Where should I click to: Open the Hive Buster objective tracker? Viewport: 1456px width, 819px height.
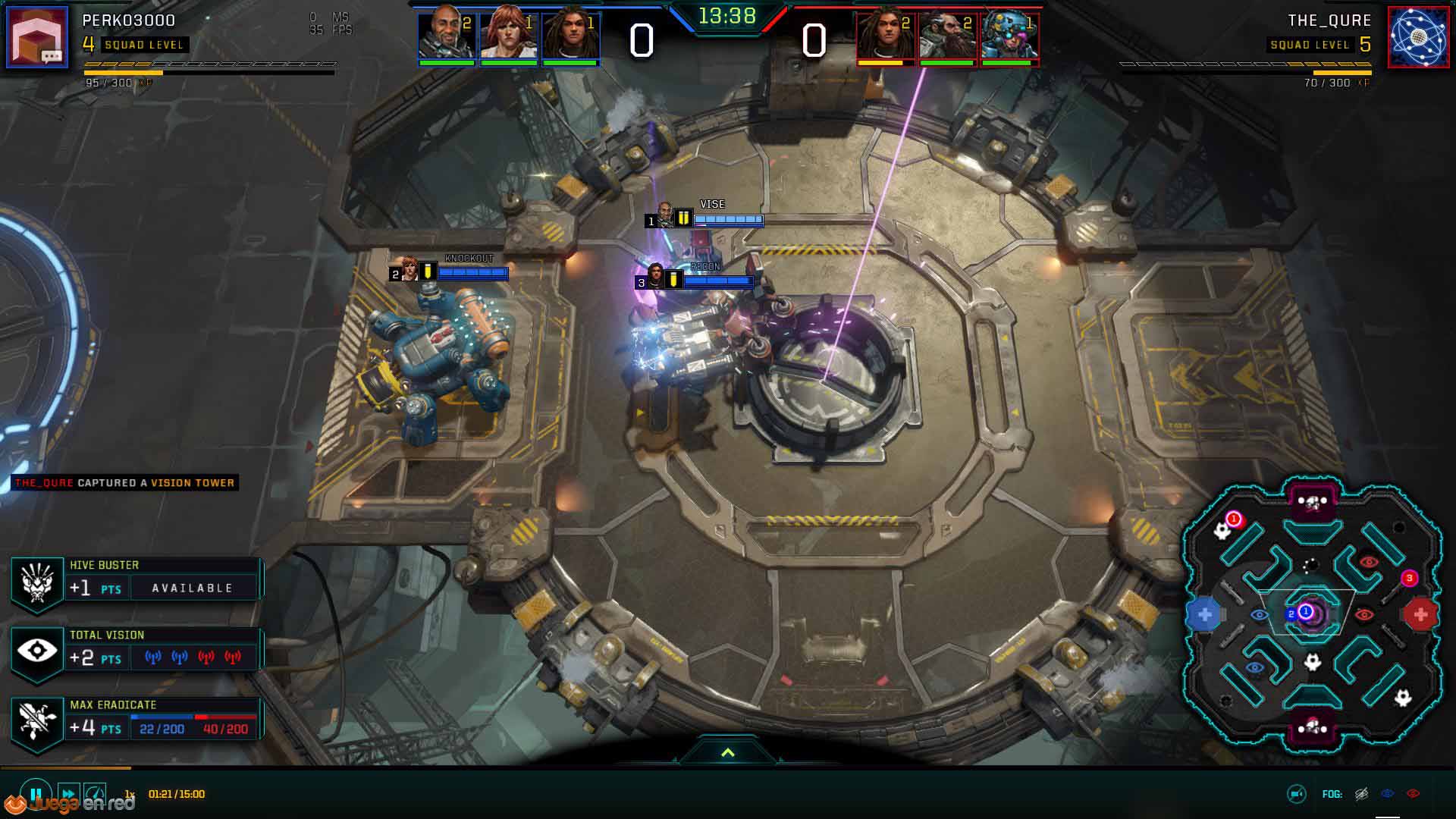[x=136, y=581]
